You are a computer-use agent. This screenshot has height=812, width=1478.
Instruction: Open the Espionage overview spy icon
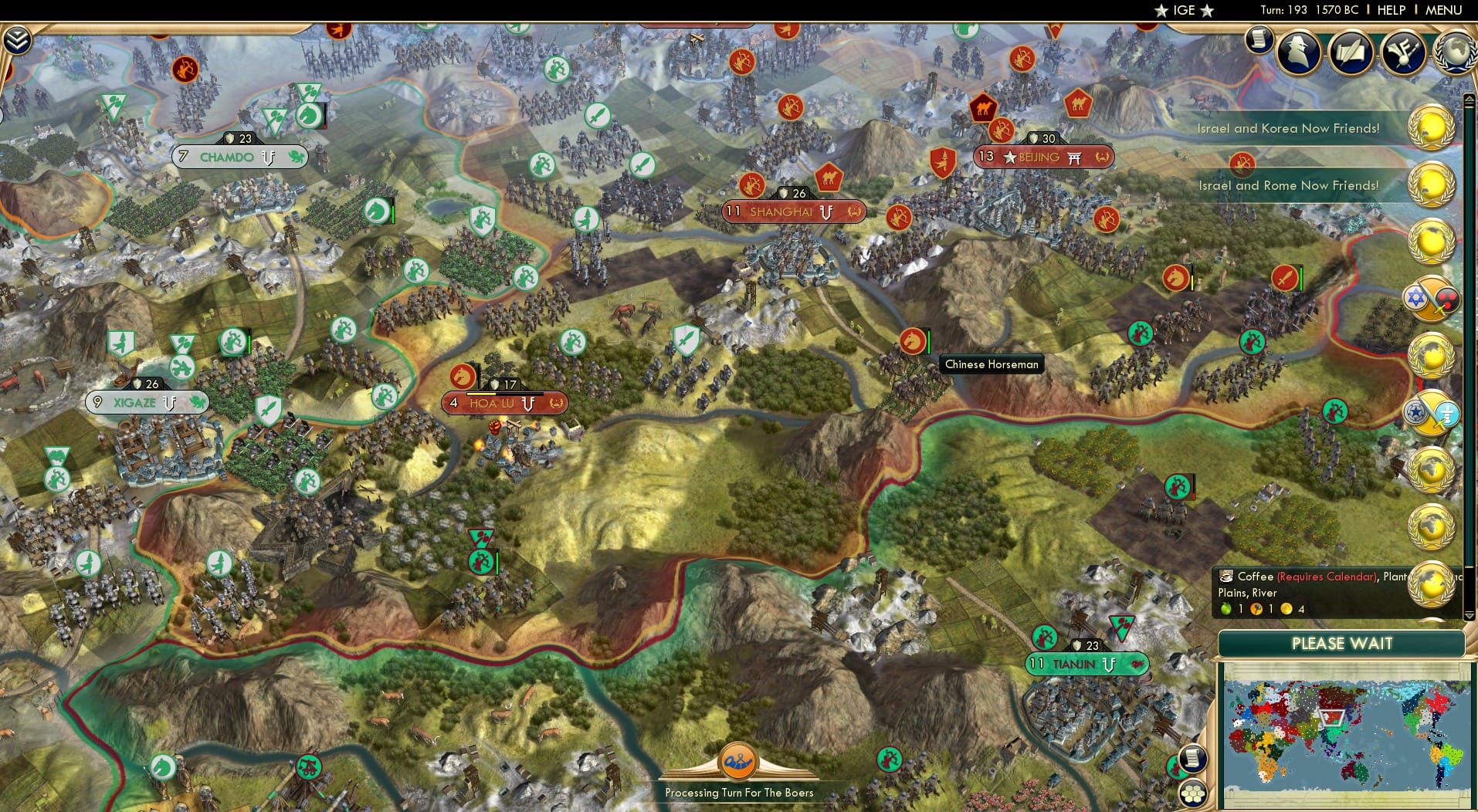1300,52
